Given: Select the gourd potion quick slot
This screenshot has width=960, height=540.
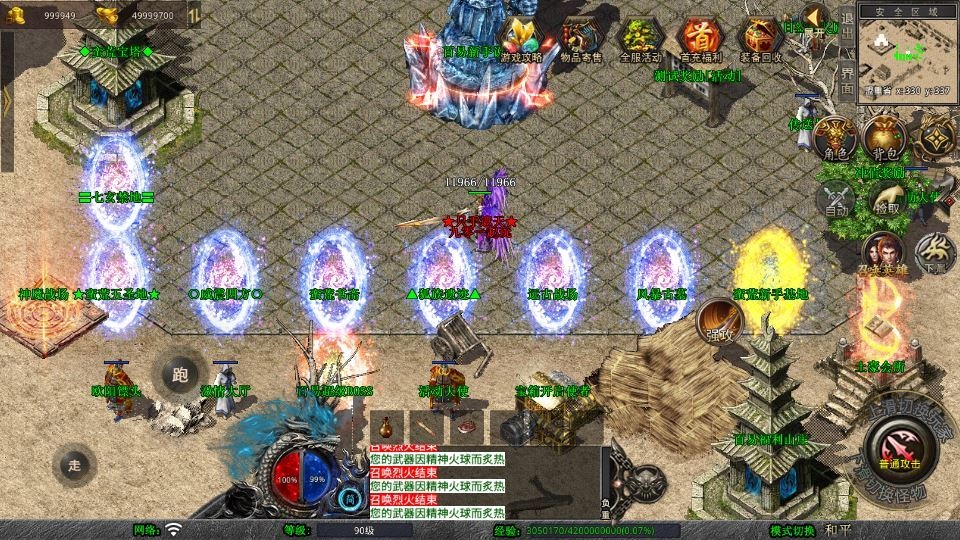Looking at the screenshot, I should pyautogui.click(x=388, y=424).
